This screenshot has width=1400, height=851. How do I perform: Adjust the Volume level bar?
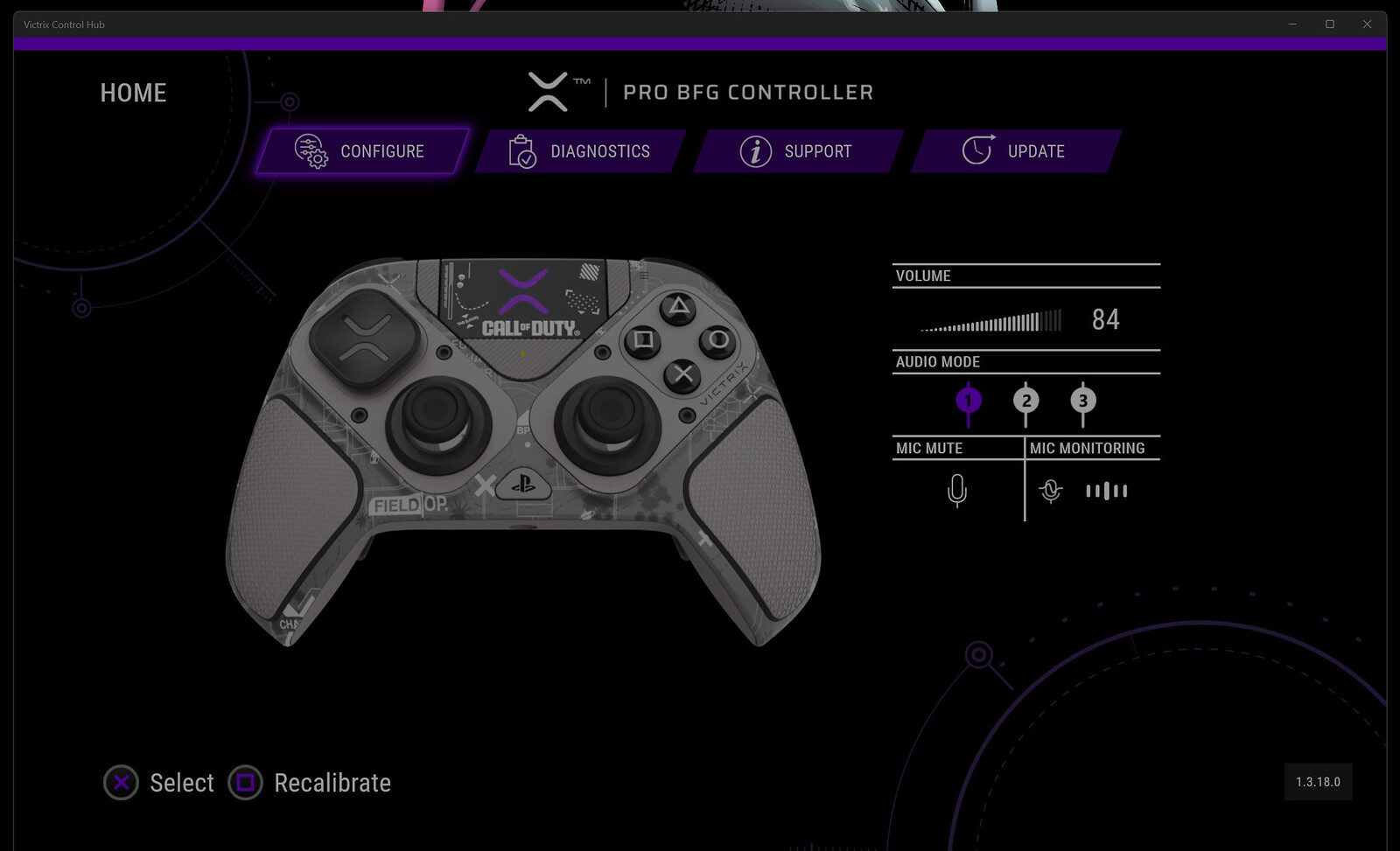click(987, 321)
